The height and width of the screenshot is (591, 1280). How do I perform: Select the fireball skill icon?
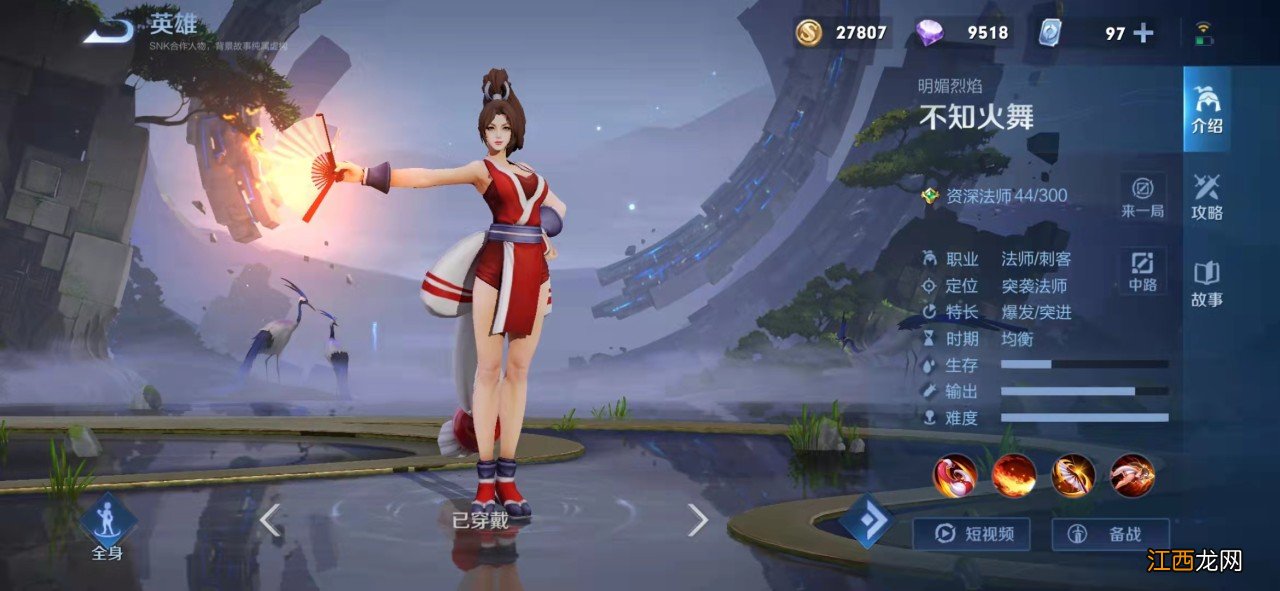coord(1014,475)
